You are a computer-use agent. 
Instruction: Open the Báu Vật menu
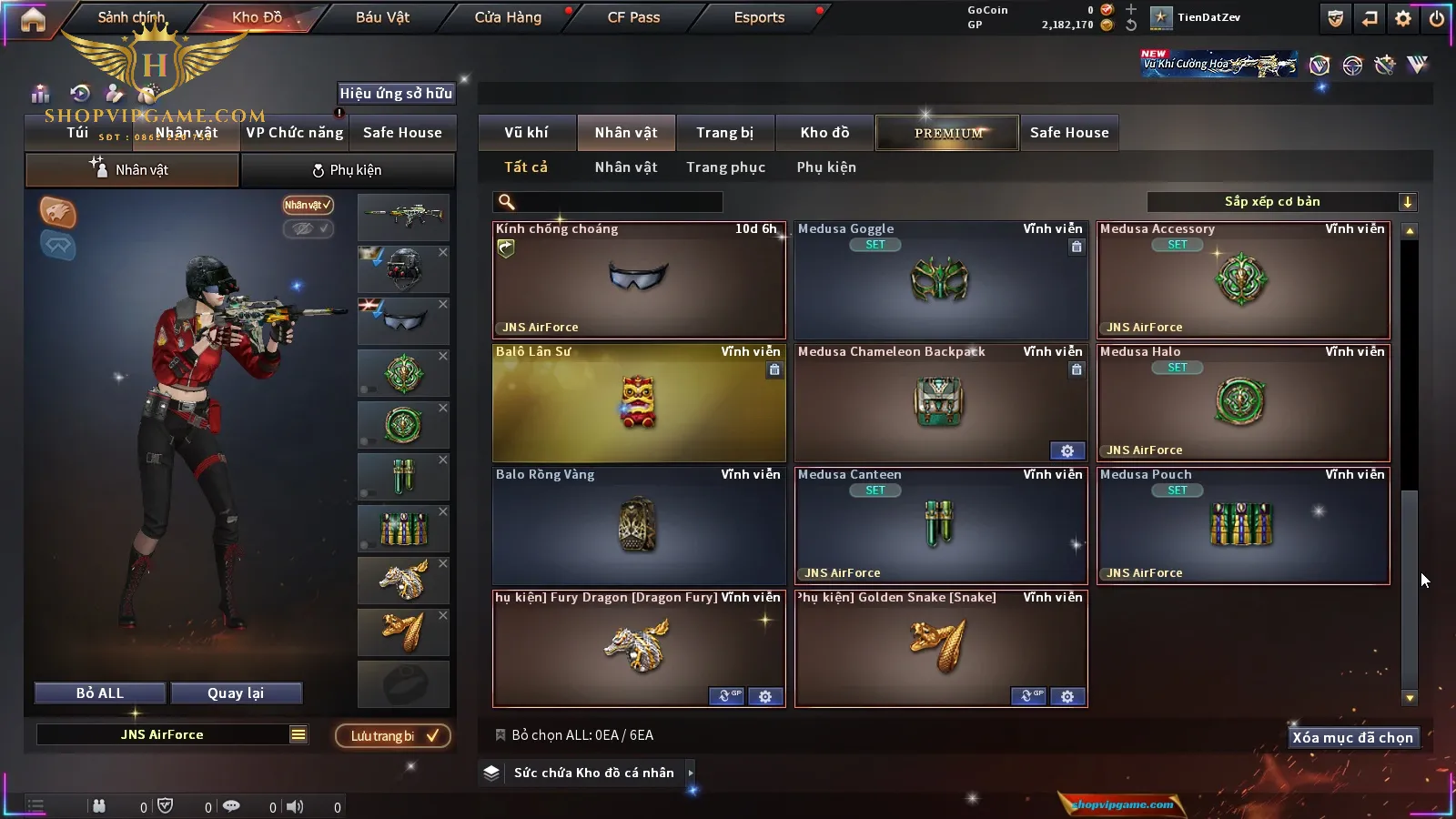coord(382,17)
